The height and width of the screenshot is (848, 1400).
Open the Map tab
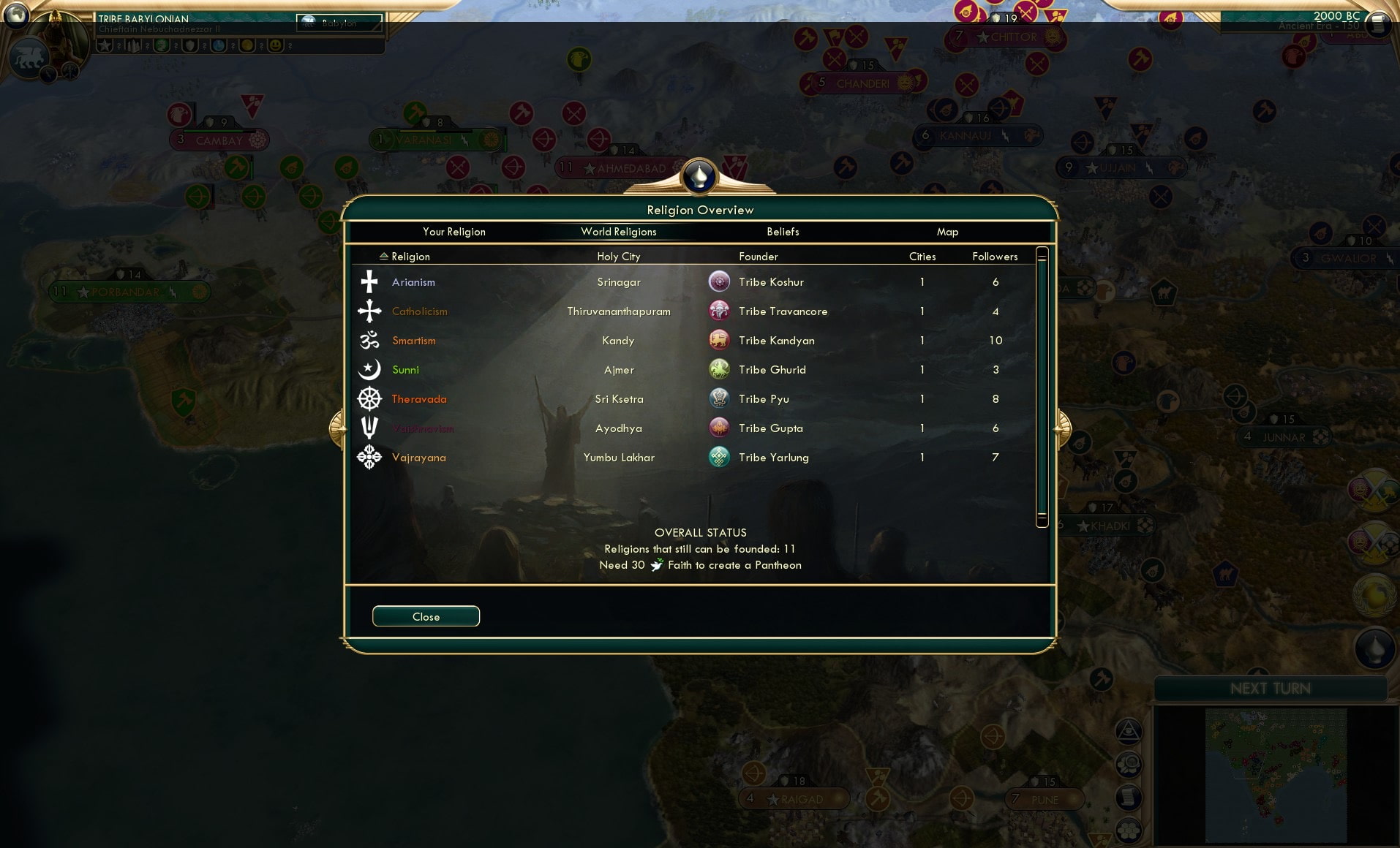[x=948, y=232]
